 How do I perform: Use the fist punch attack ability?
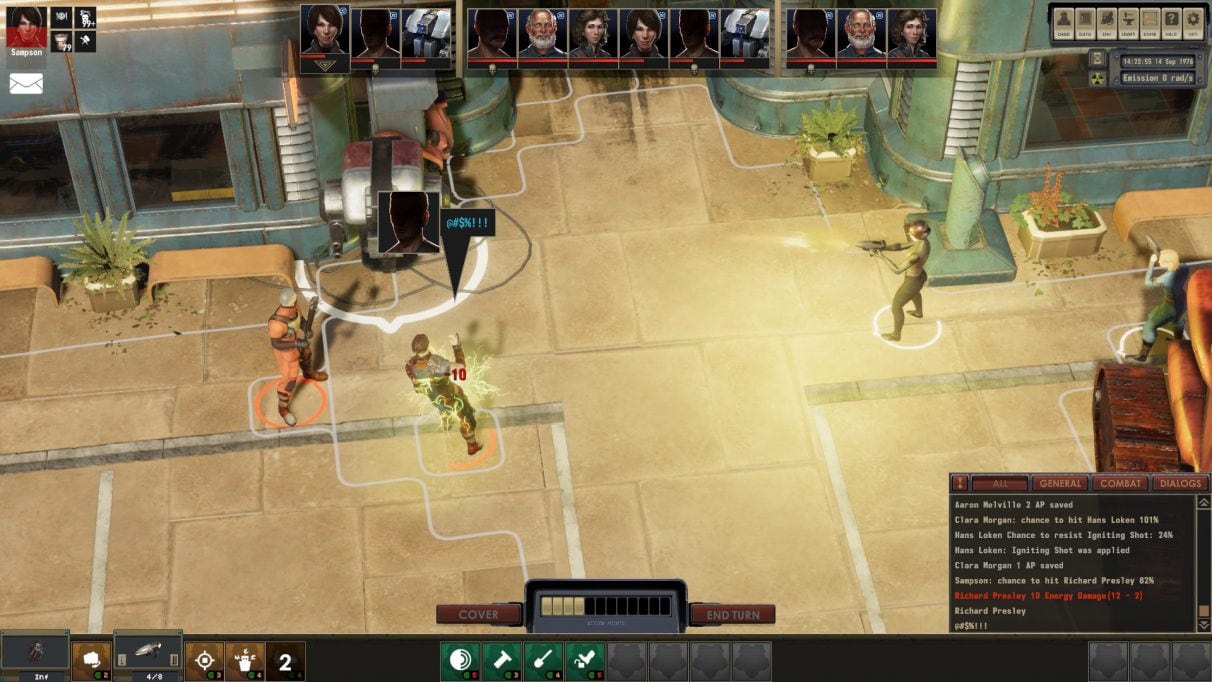coord(91,660)
